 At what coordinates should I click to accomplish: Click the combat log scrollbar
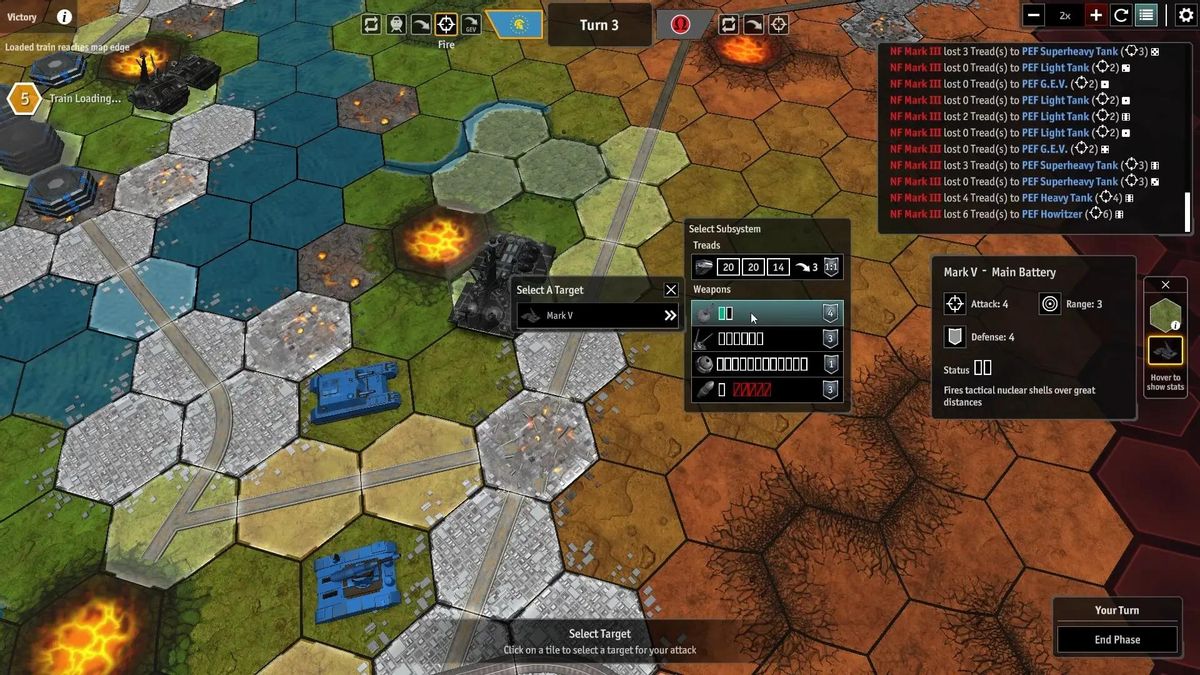pos(1187,210)
